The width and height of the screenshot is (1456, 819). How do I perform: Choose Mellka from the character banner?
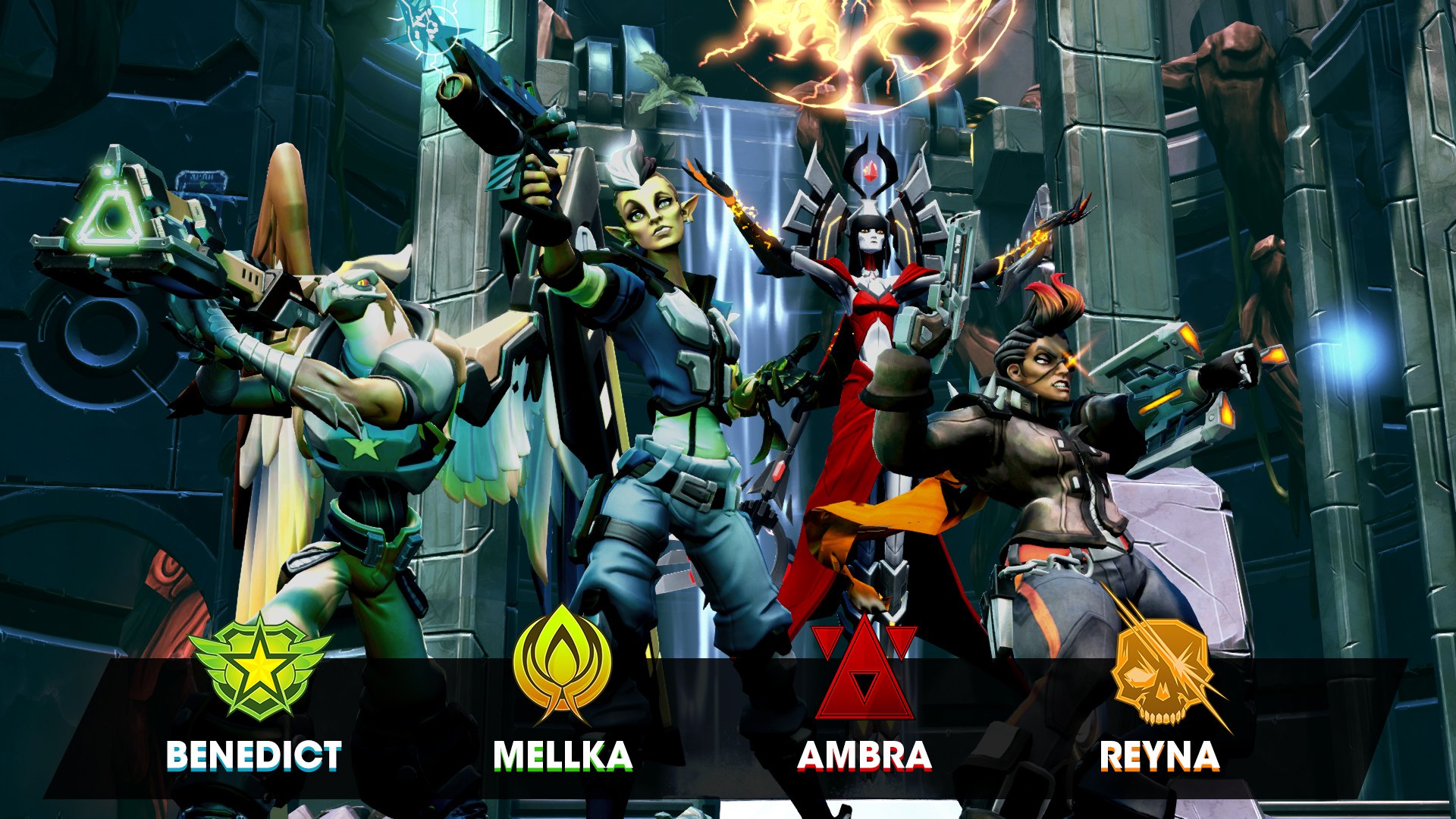562,755
